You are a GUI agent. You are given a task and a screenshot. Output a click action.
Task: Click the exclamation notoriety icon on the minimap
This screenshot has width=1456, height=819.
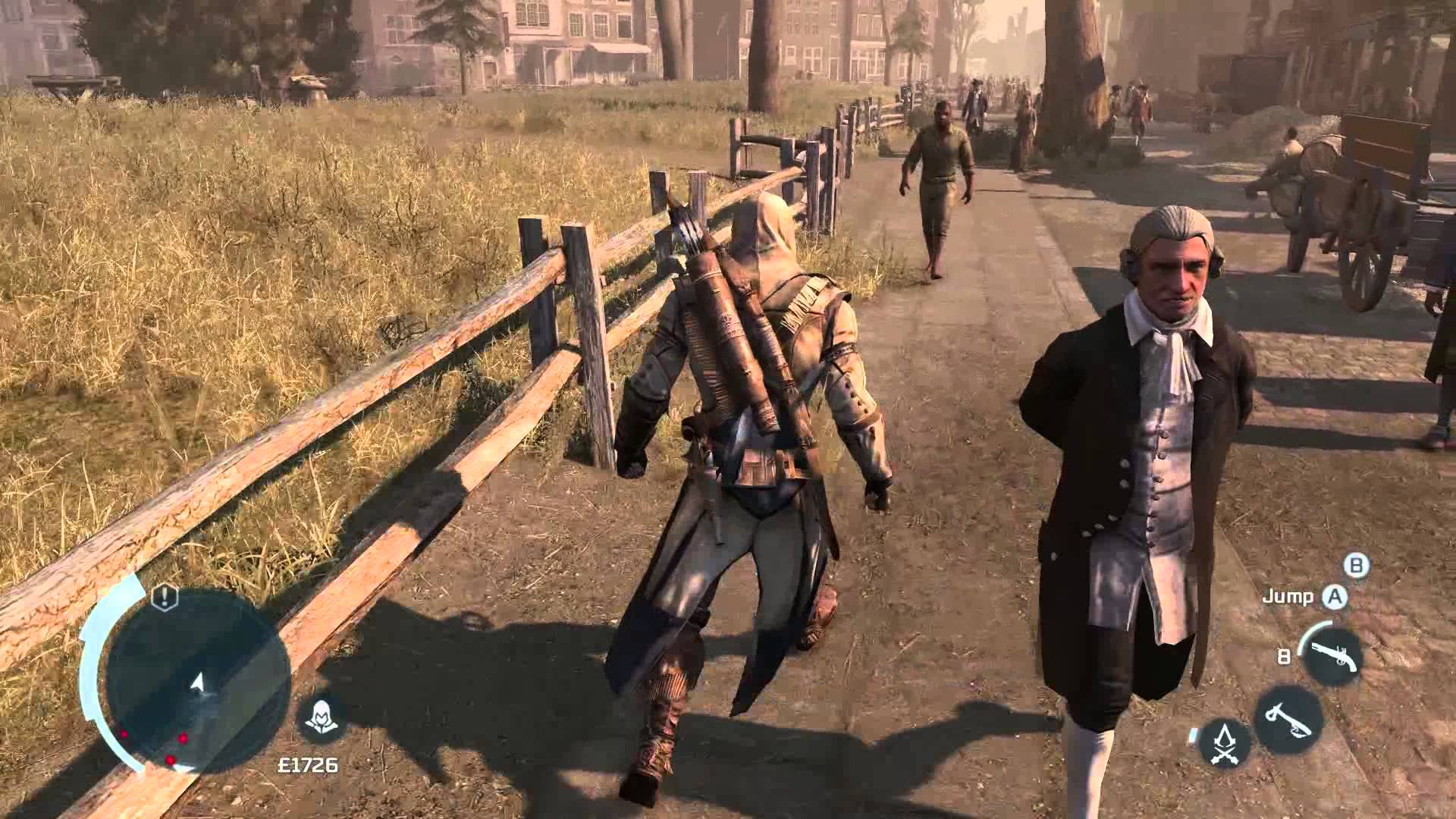[164, 598]
